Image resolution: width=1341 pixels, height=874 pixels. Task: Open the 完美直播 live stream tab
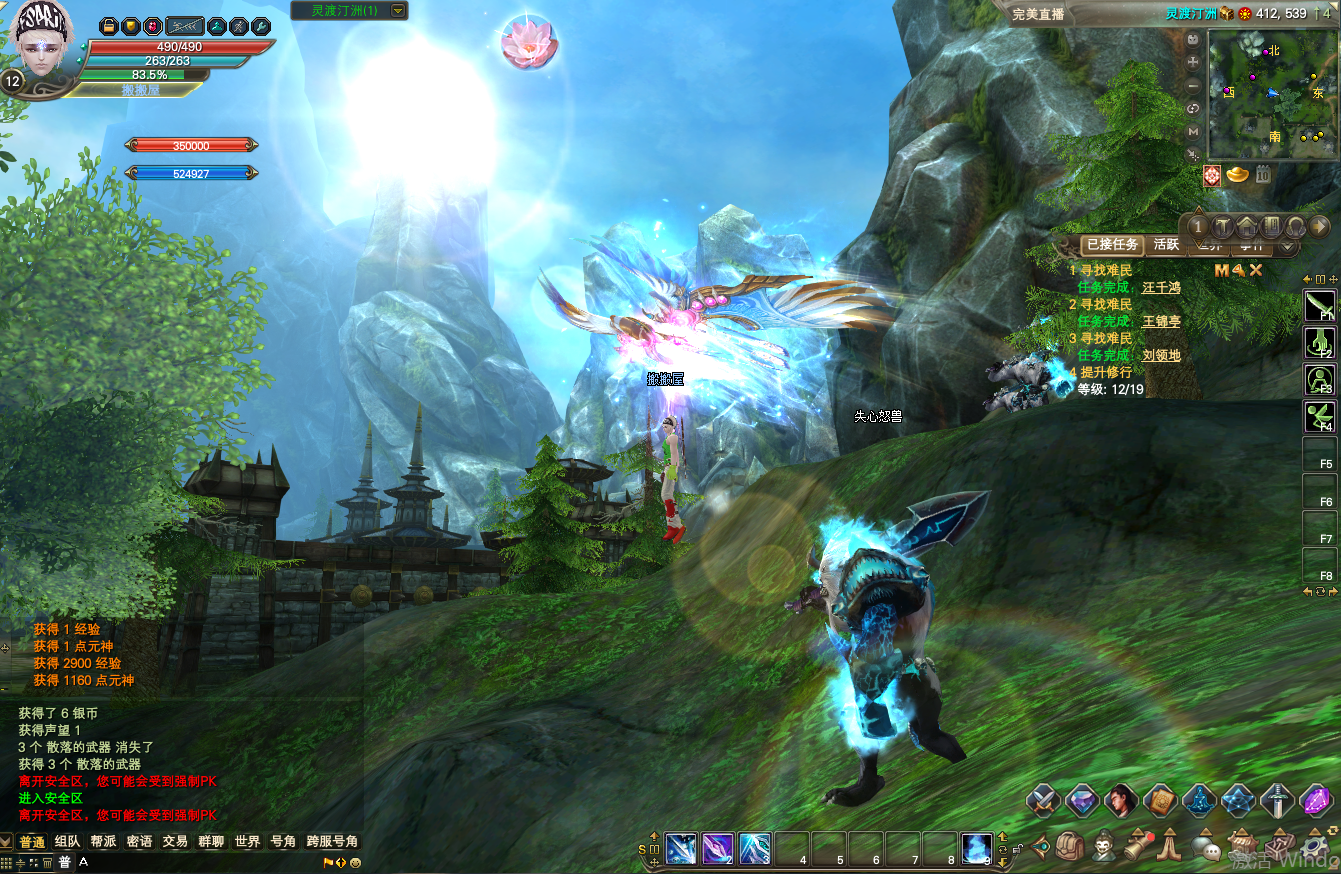pos(1039,15)
